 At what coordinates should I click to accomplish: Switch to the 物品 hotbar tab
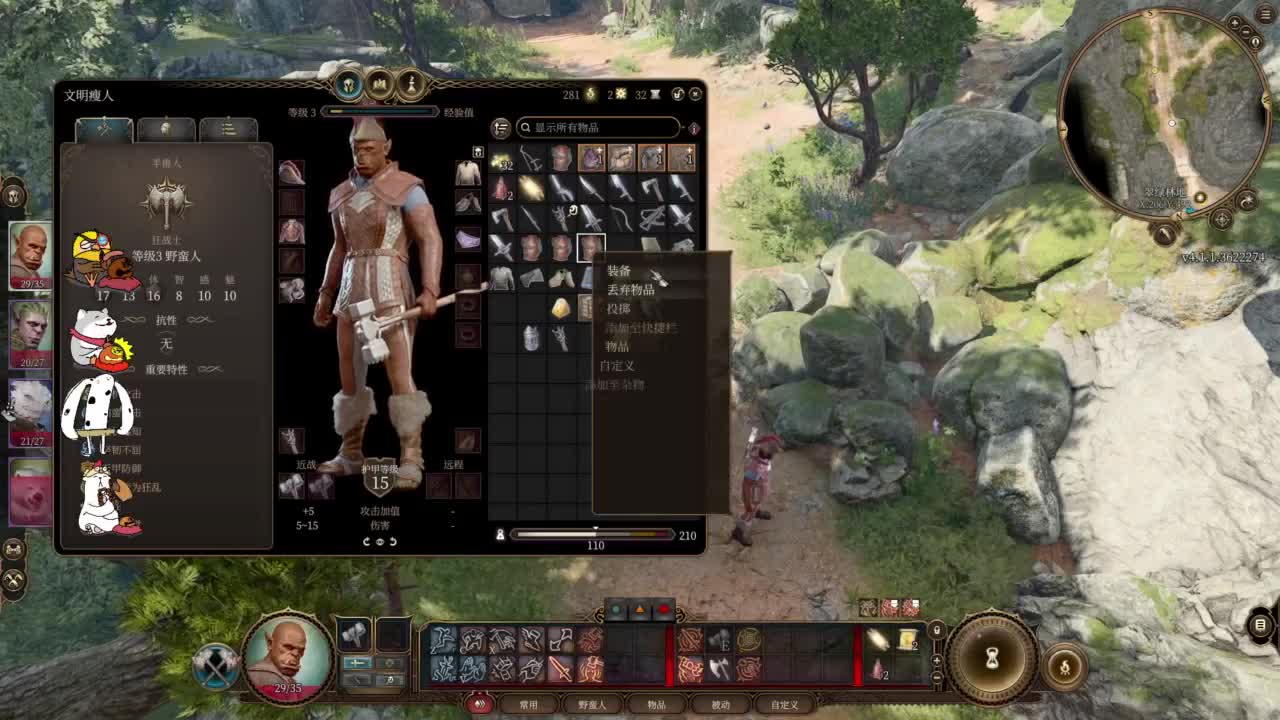coord(656,705)
